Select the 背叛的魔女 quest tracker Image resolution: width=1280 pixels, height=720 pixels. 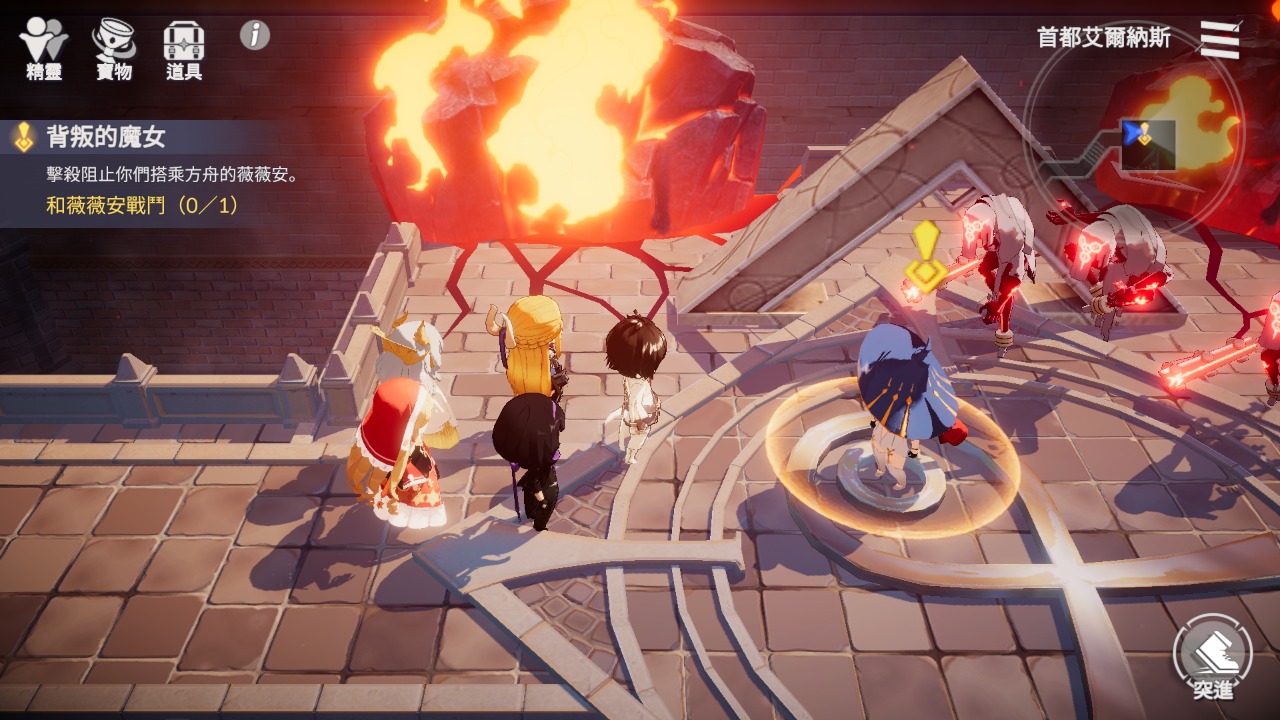point(150,172)
